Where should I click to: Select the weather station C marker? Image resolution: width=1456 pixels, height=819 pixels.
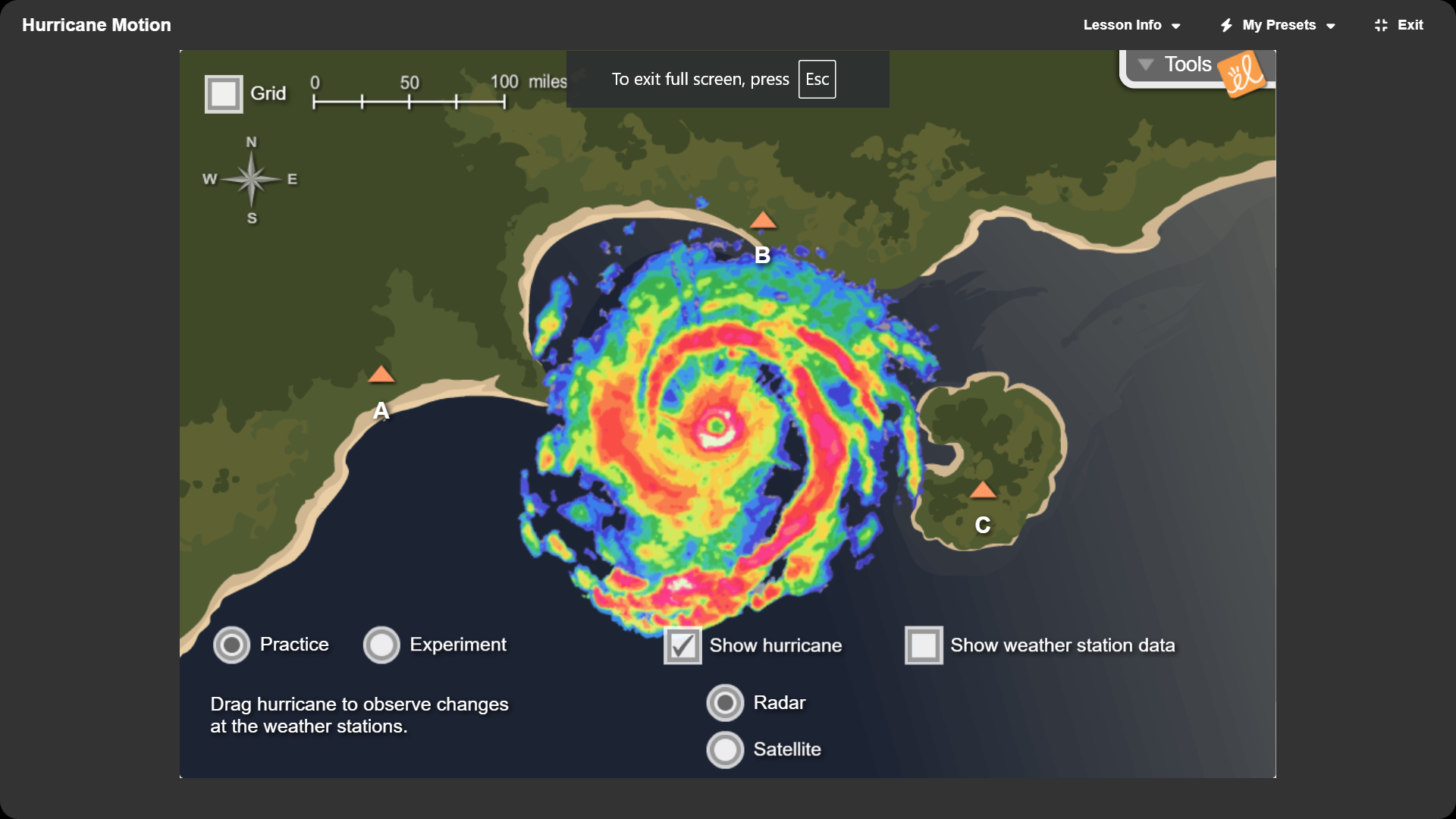(x=984, y=490)
